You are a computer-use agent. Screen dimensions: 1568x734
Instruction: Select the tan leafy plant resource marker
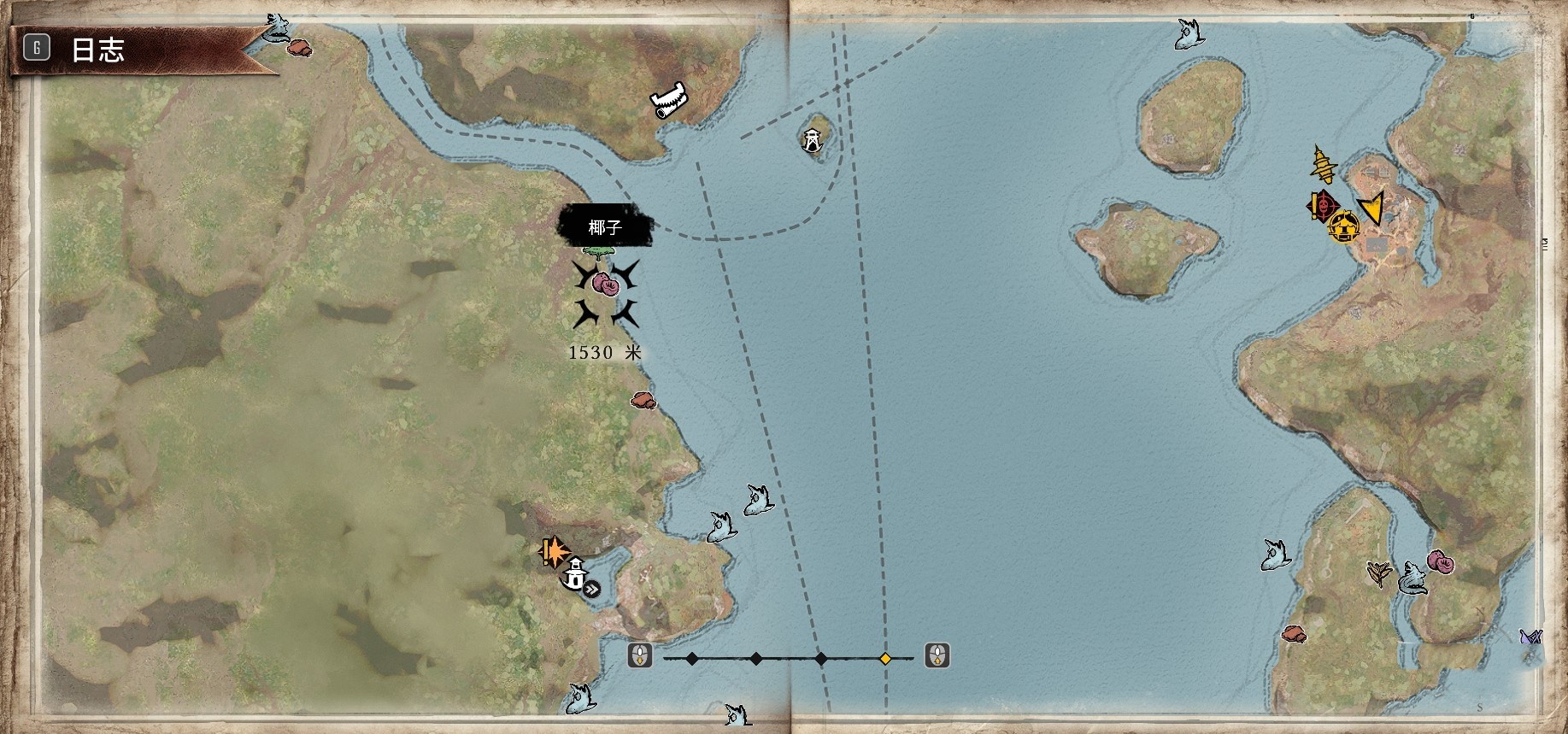tap(1379, 573)
